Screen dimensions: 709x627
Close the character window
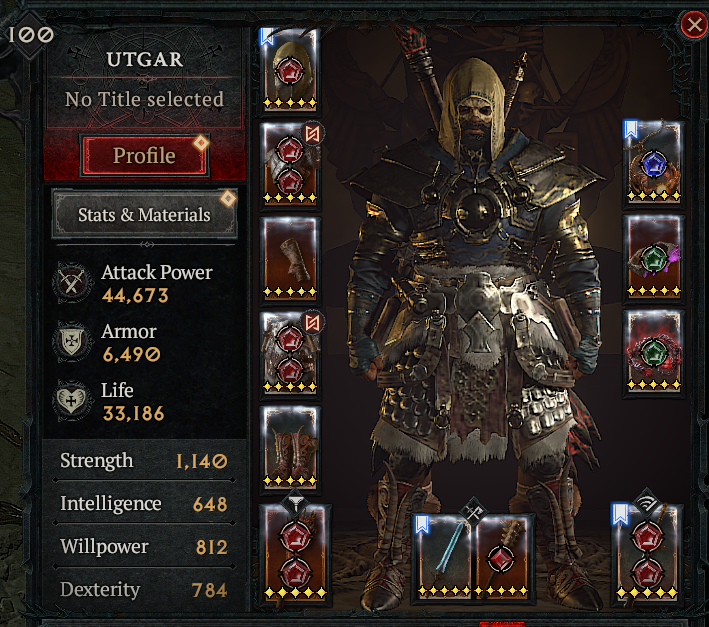coord(693,25)
